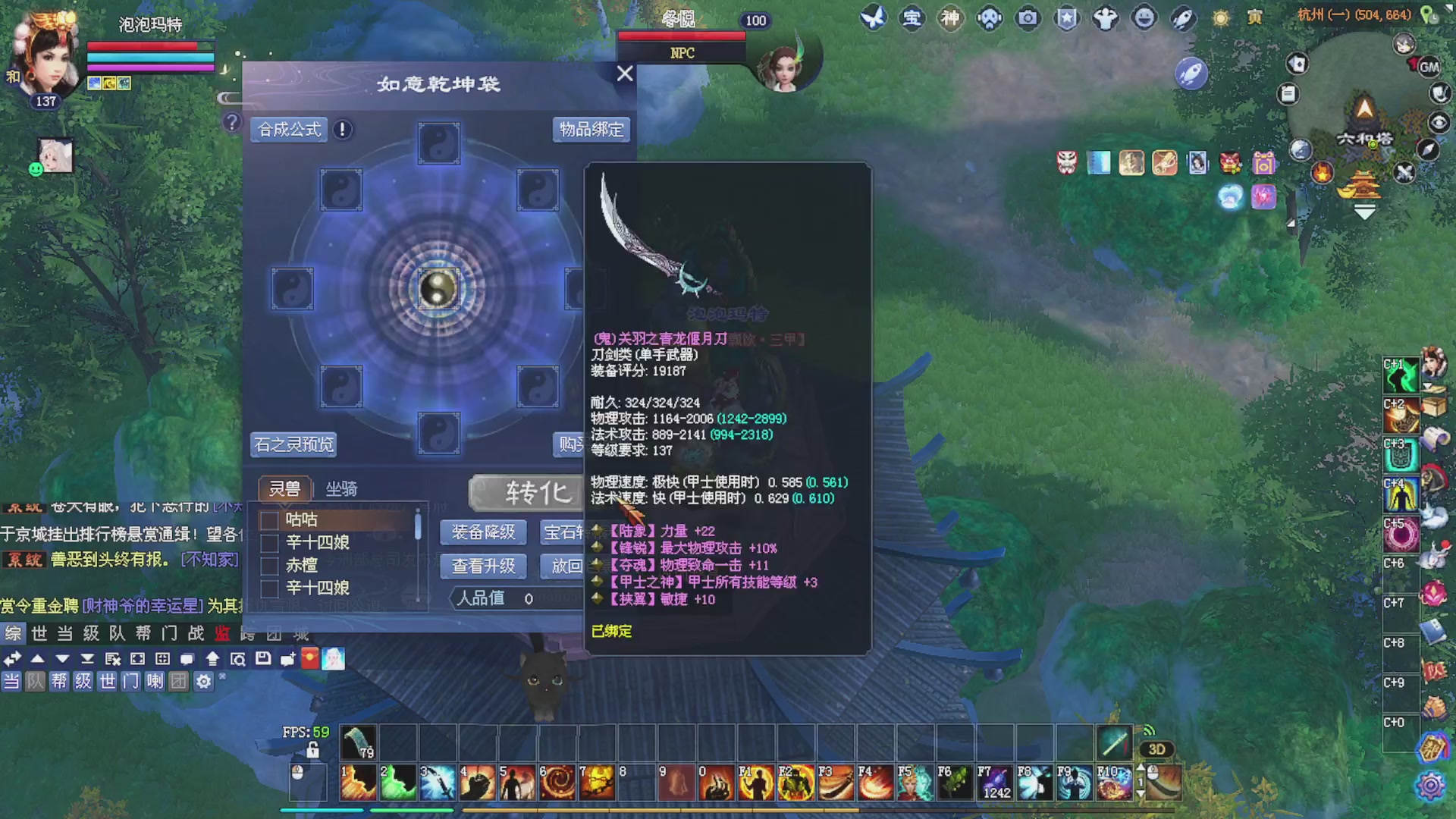Select the 赤檀 checkbox in list
The height and width of the screenshot is (819, 1456).
pos(268,564)
